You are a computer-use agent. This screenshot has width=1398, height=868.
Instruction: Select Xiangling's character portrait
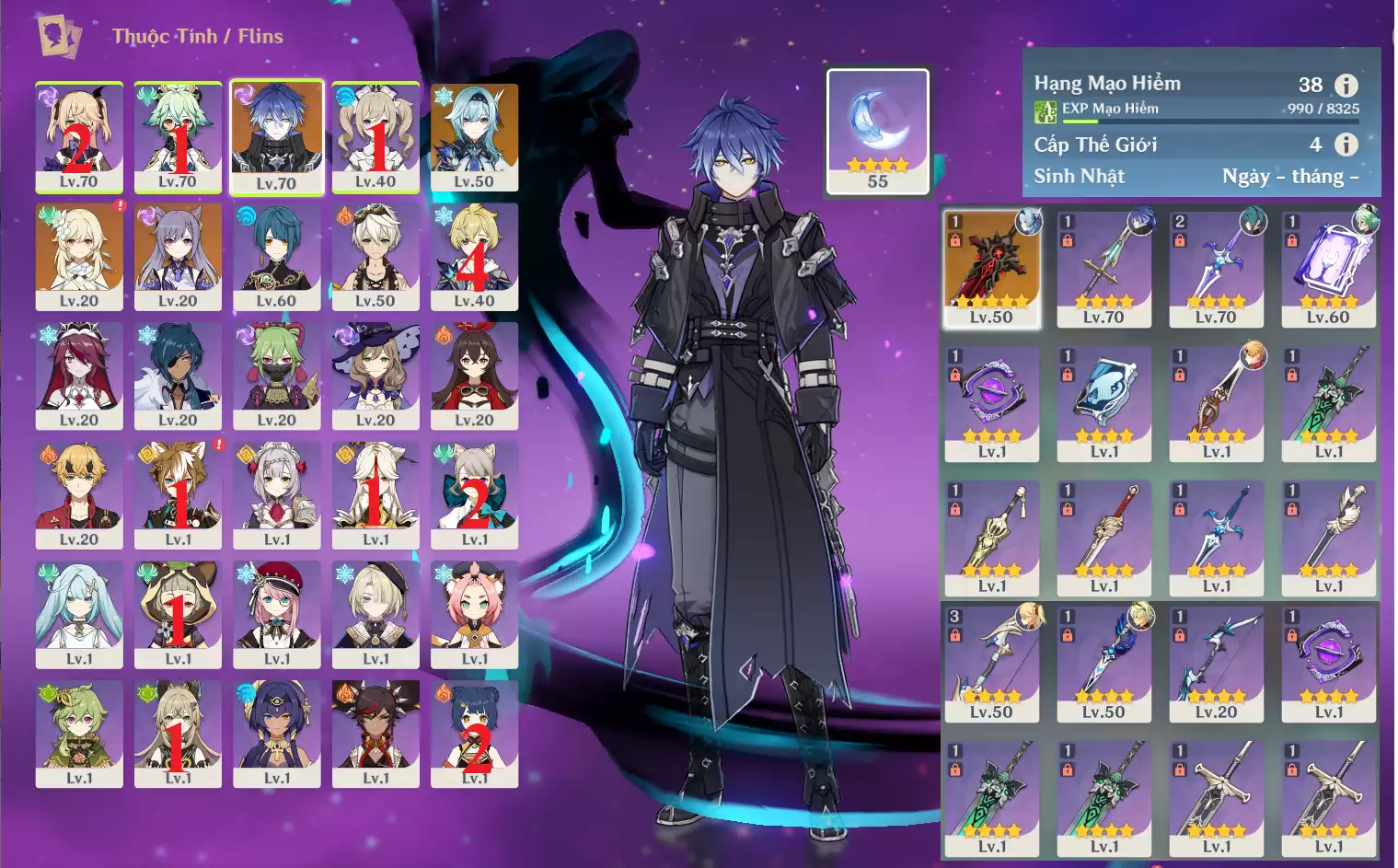tap(474, 733)
